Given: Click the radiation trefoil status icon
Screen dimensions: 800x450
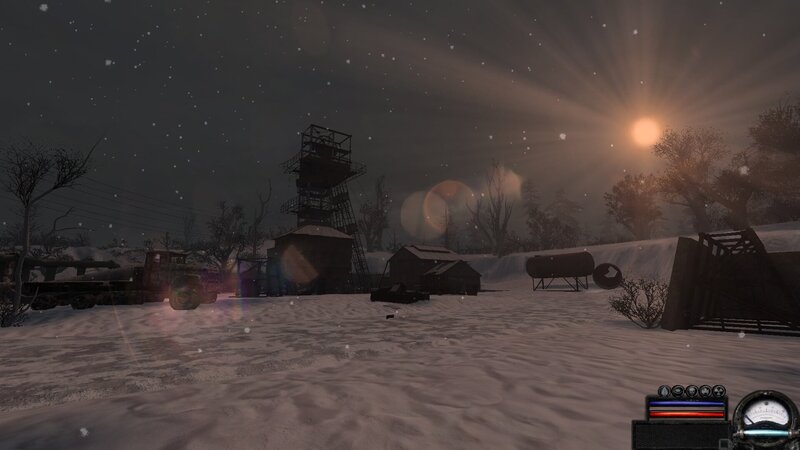Looking at the screenshot, I should point(719,391).
